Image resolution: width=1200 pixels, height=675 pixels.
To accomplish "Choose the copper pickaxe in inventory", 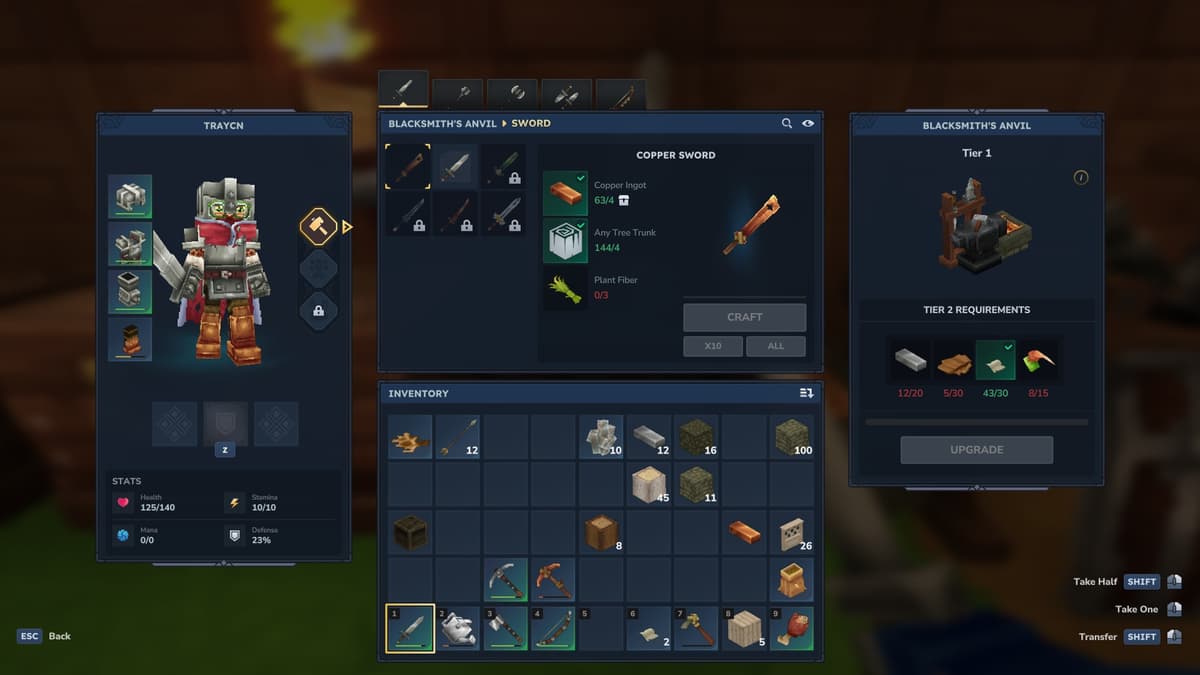I will point(553,580).
